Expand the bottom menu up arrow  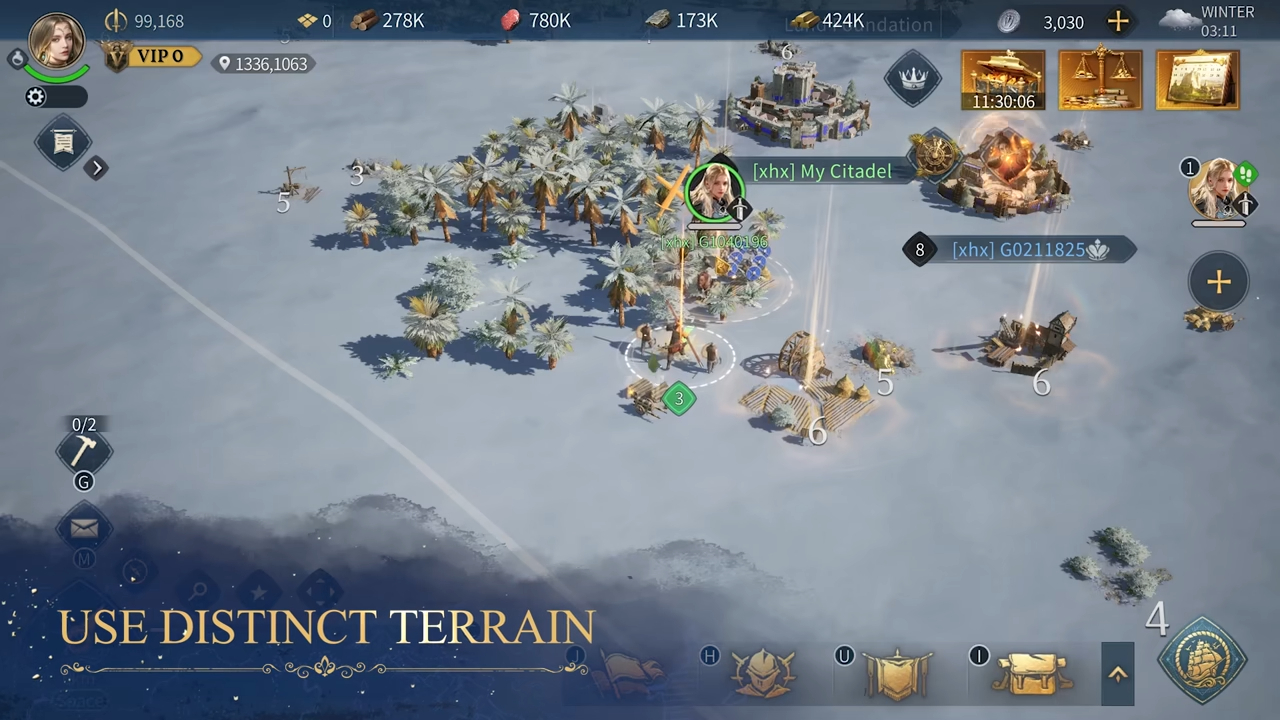(x=1118, y=674)
